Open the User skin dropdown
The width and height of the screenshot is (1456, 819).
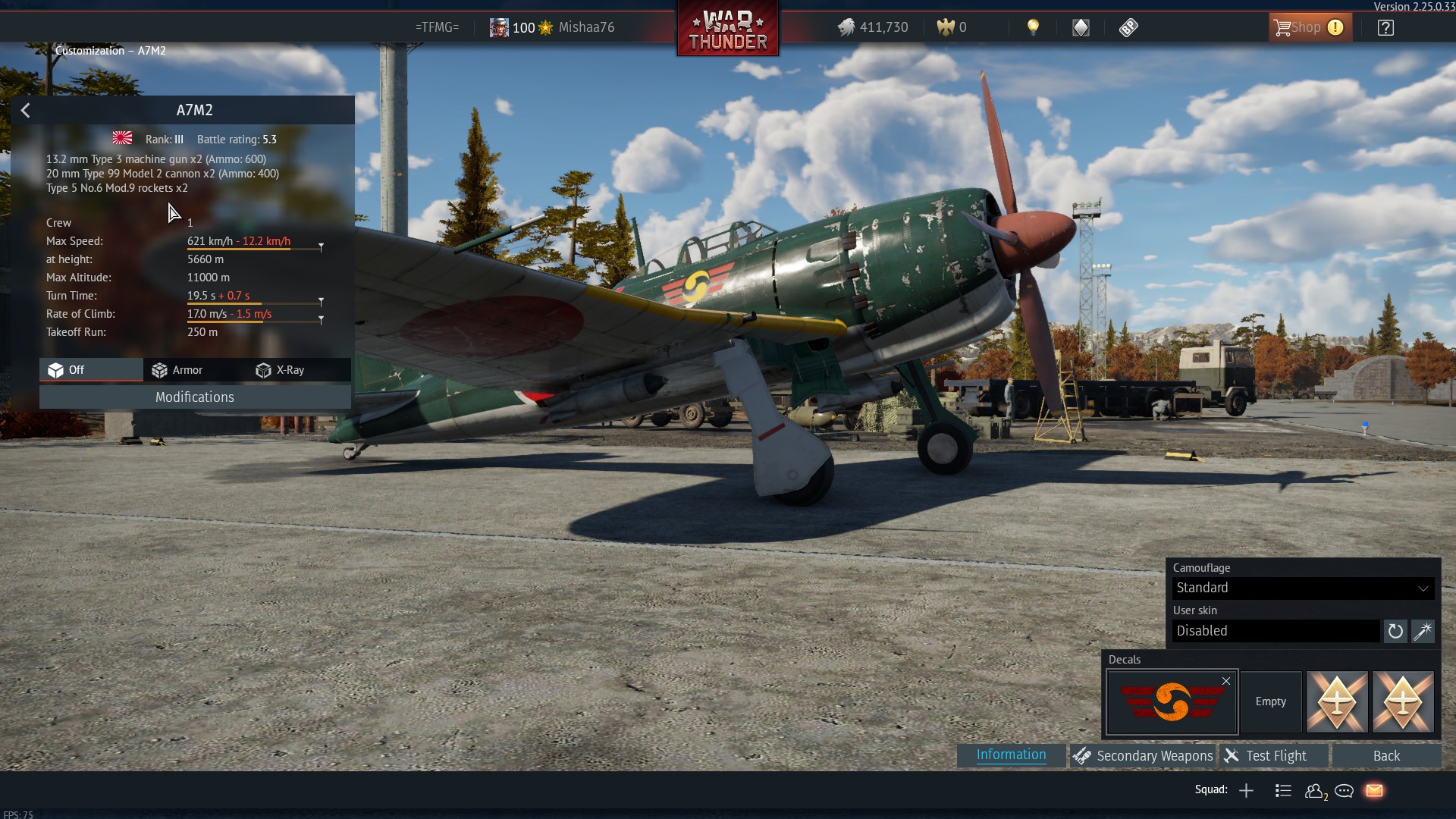(1276, 631)
